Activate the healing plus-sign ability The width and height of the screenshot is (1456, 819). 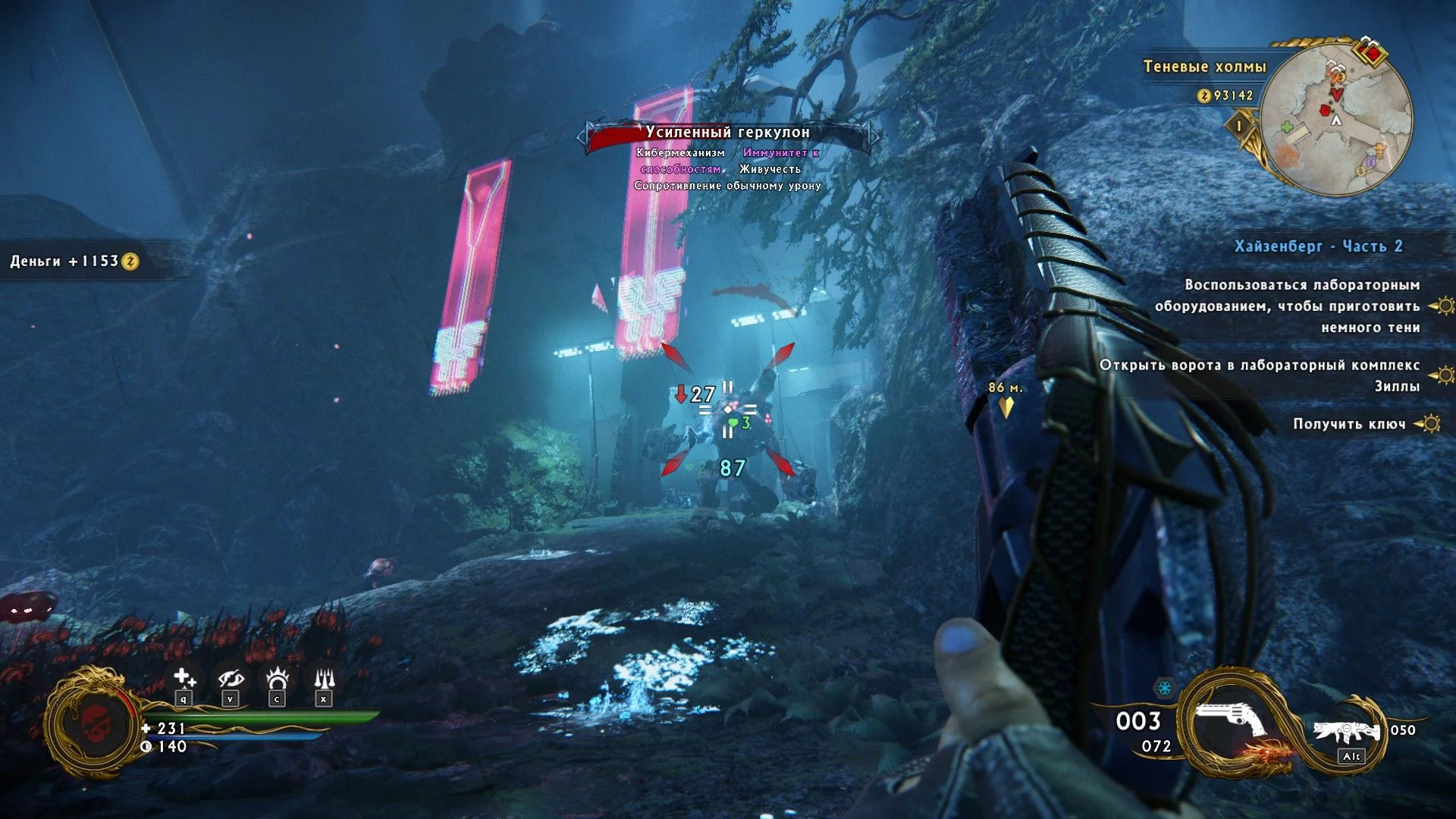click(x=184, y=678)
